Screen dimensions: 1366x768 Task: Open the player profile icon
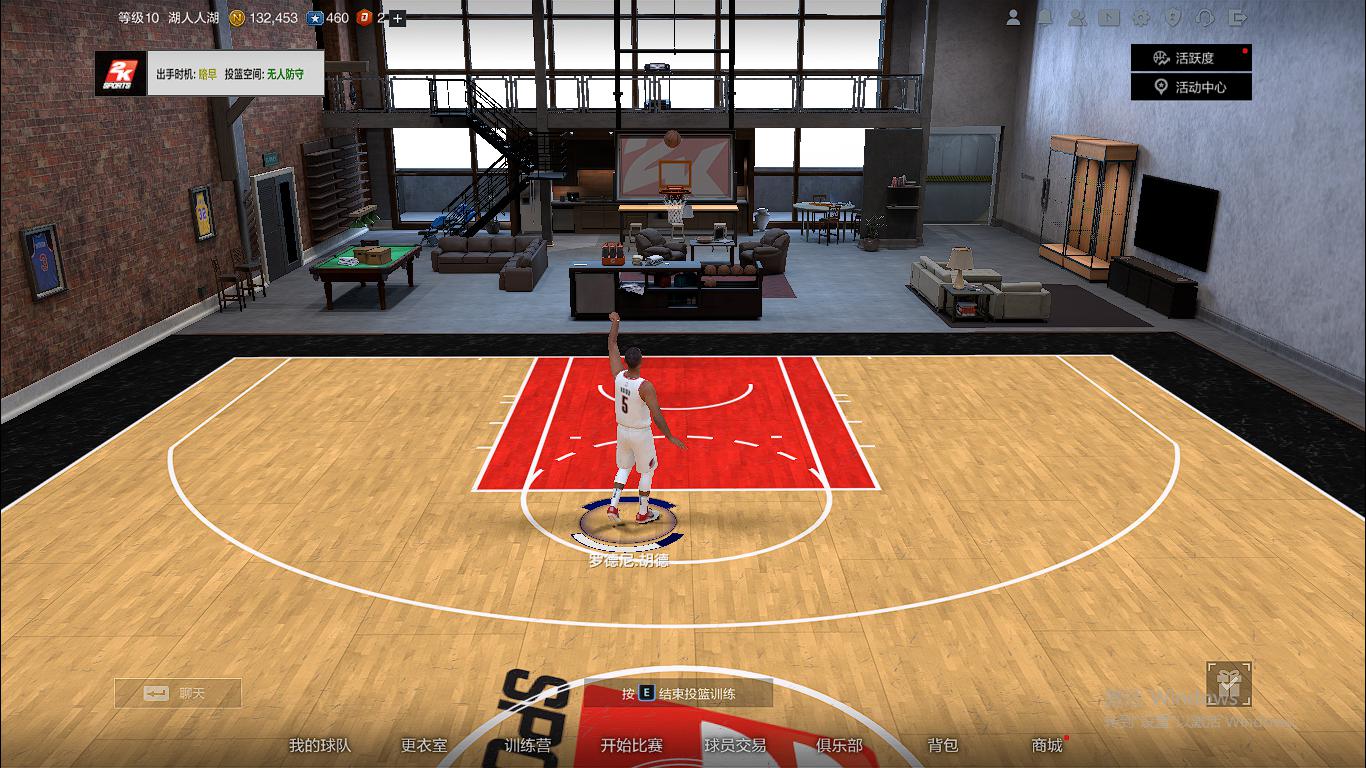1013,17
